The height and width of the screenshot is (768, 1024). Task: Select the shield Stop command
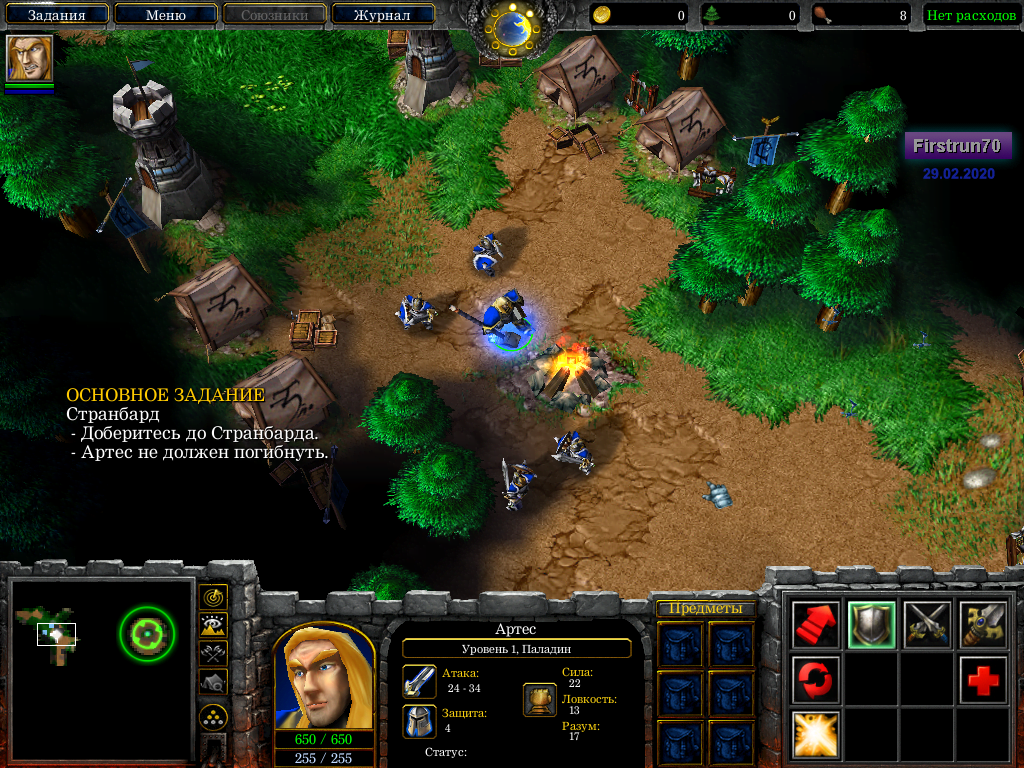coord(871,624)
